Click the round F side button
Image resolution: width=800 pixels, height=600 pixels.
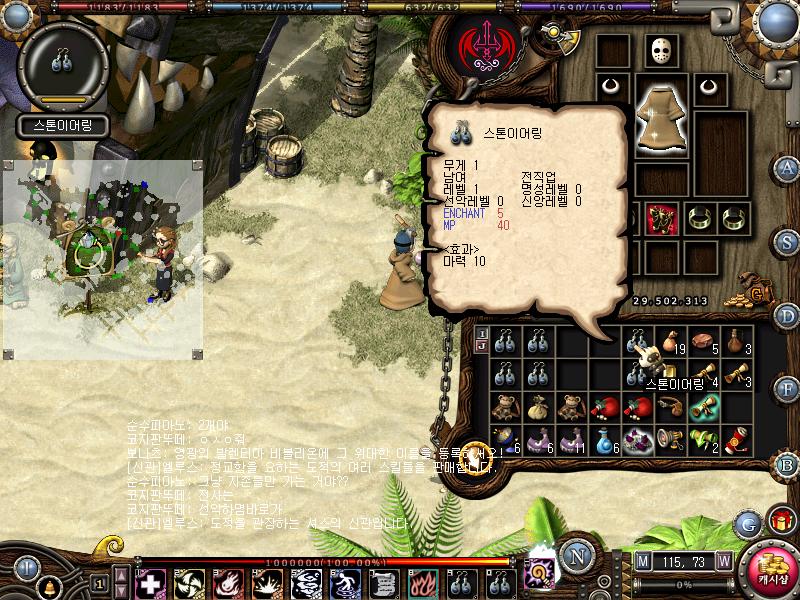(x=788, y=387)
